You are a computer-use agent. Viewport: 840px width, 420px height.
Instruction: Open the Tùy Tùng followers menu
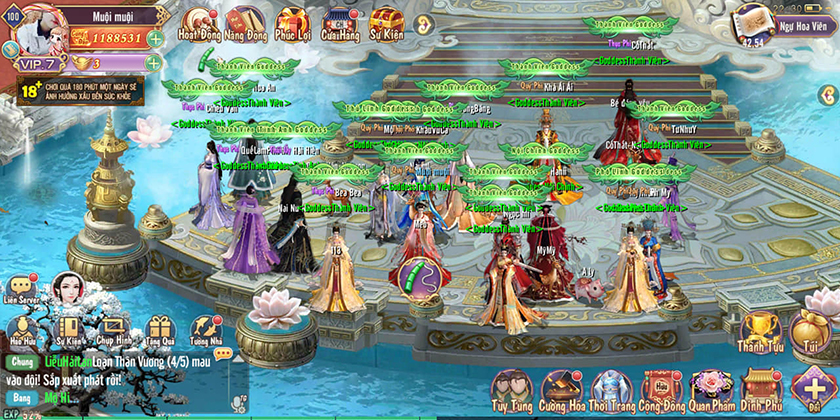click(512, 390)
